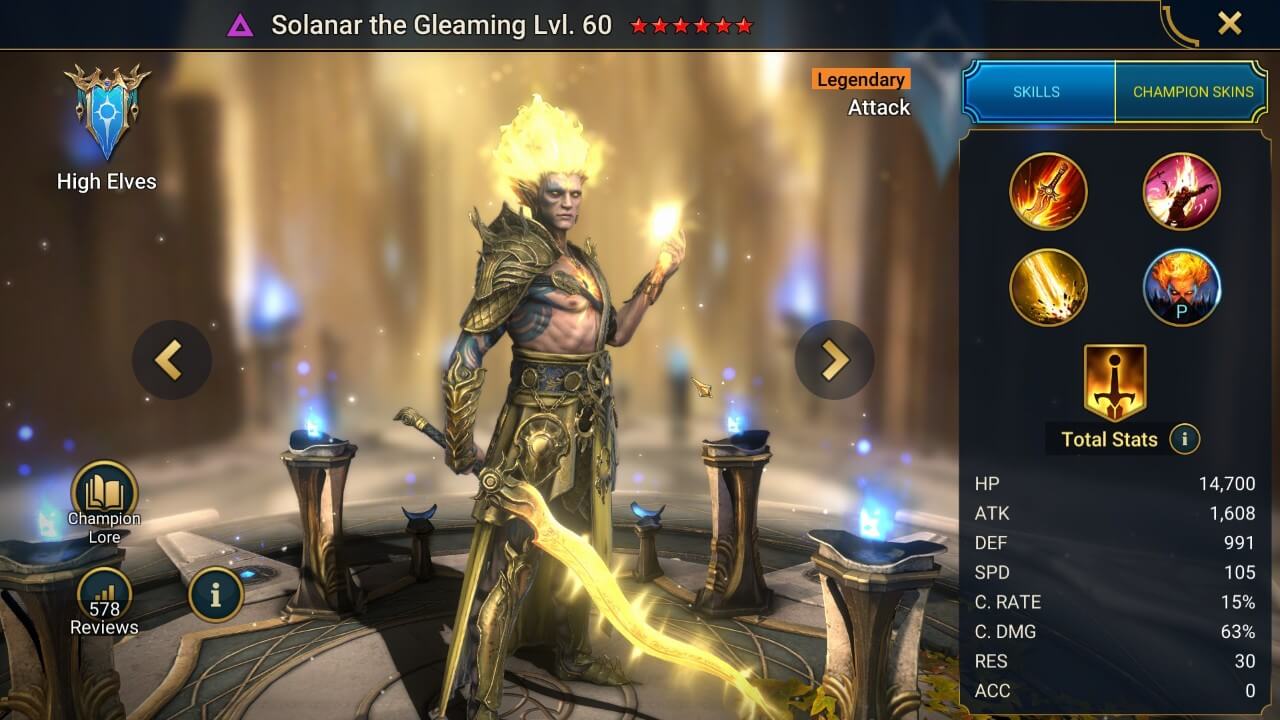
Task: Open the Champion Skins tab
Action: coord(1193,91)
